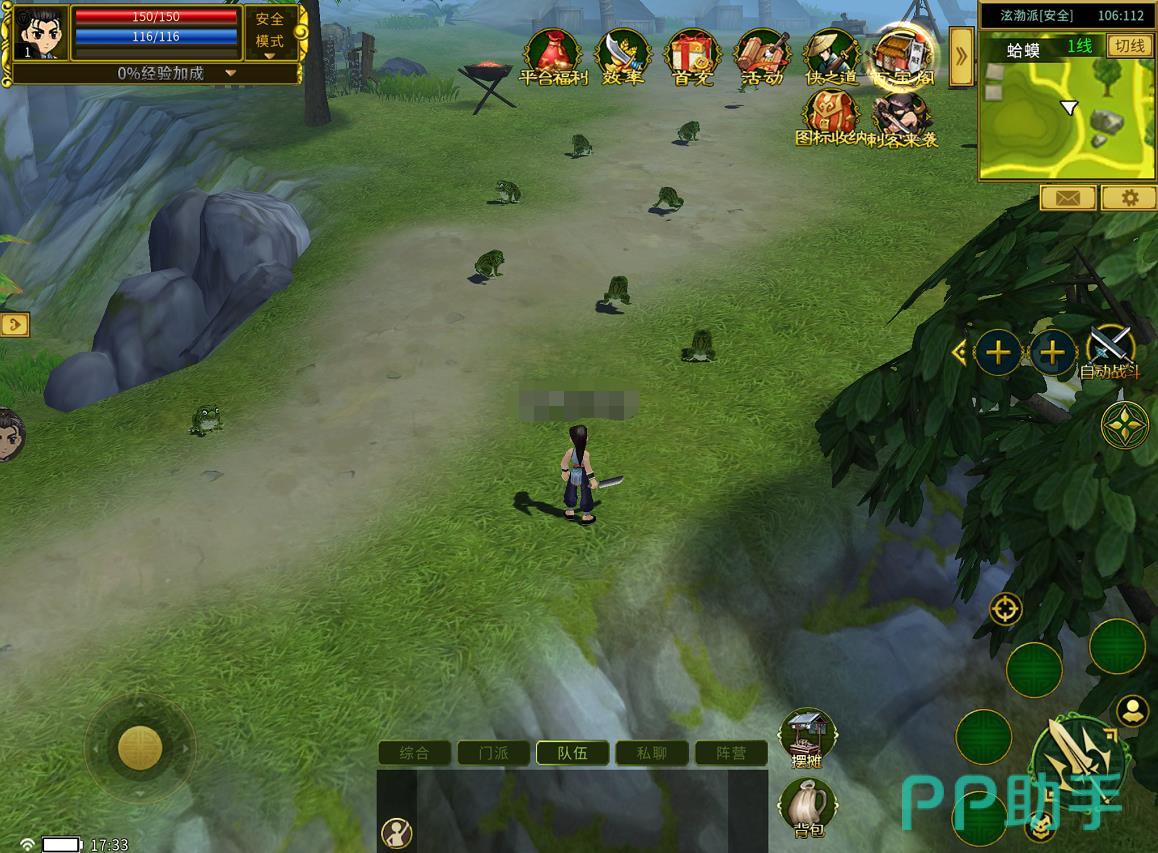Open the 首充 first-recharge gift icon
Image resolution: width=1158 pixels, height=853 pixels.
[x=692, y=56]
